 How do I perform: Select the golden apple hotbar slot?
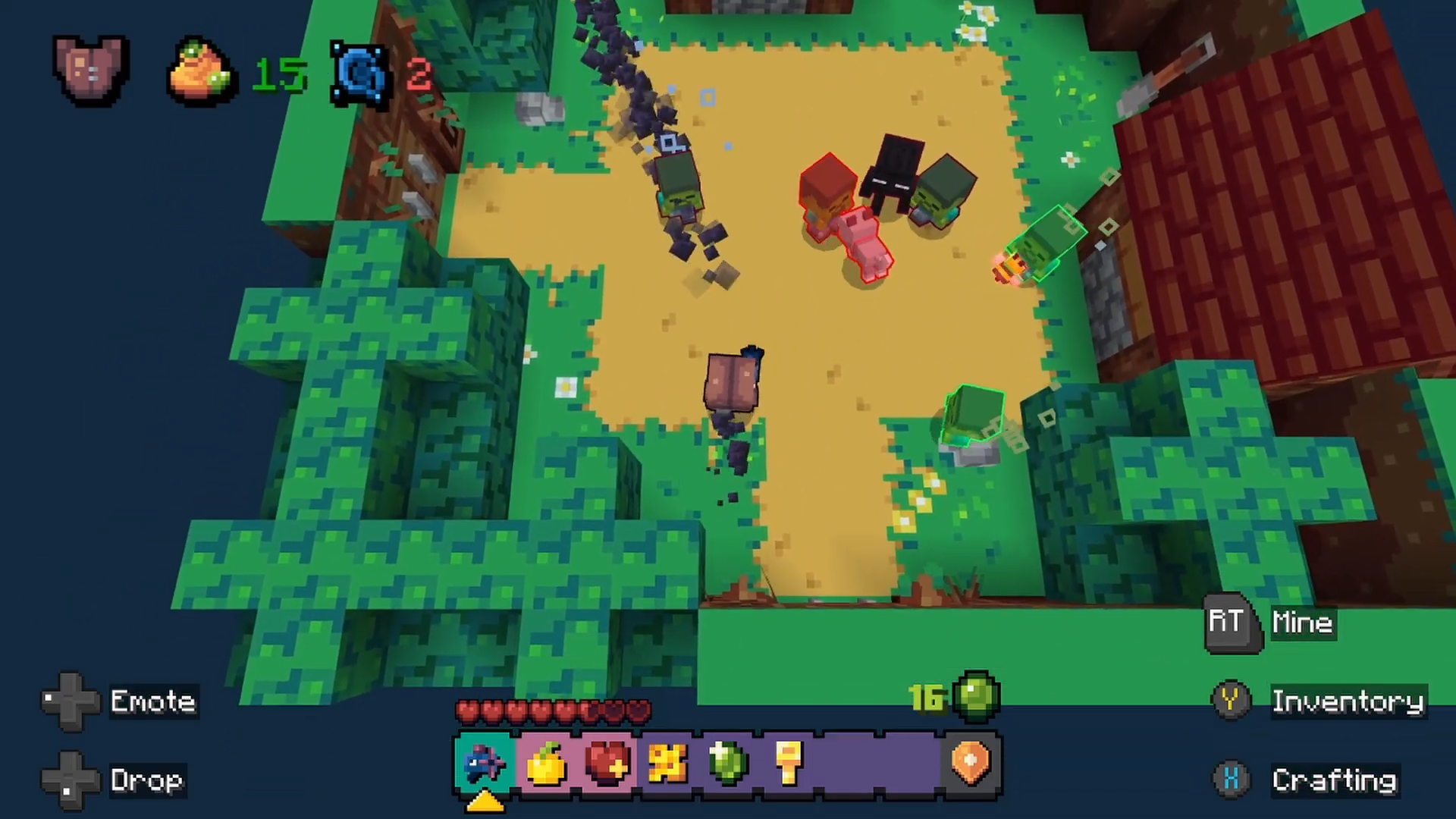click(546, 764)
